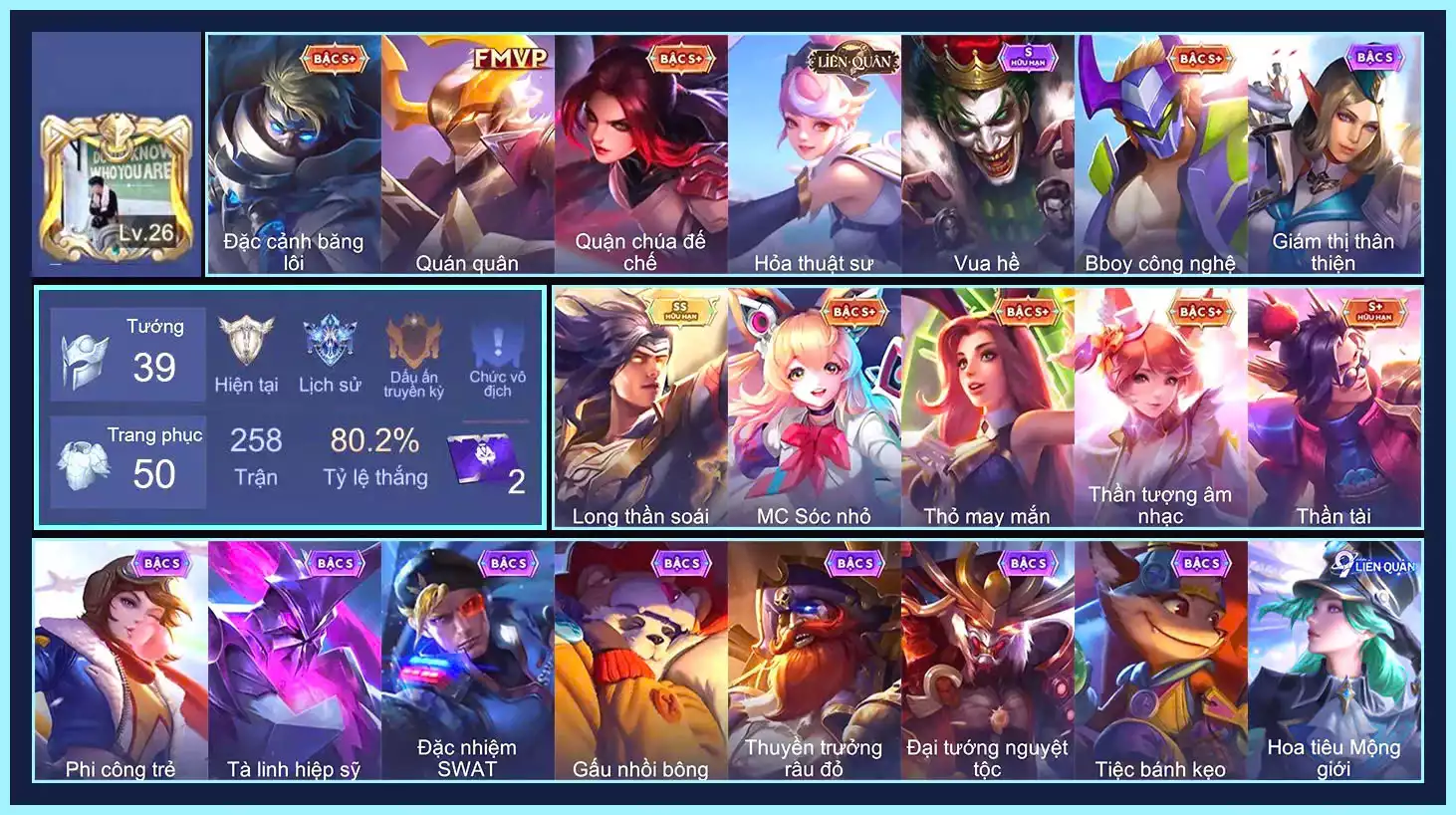The image size is (1456, 815).
Task: Pick the Thần tài skin card
Action: click(x=1334, y=407)
